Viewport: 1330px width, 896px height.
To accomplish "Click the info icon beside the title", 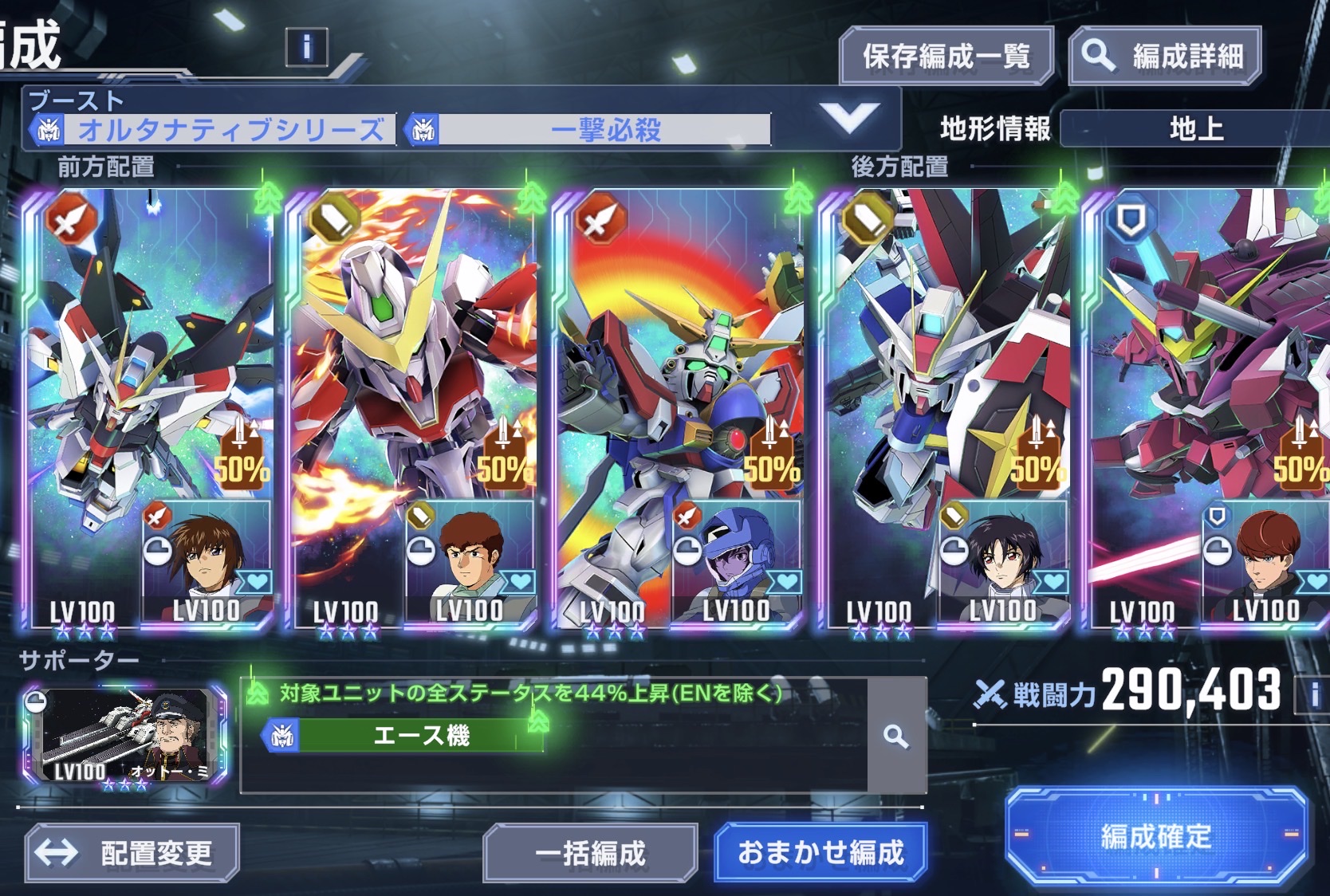I will pos(306,47).
